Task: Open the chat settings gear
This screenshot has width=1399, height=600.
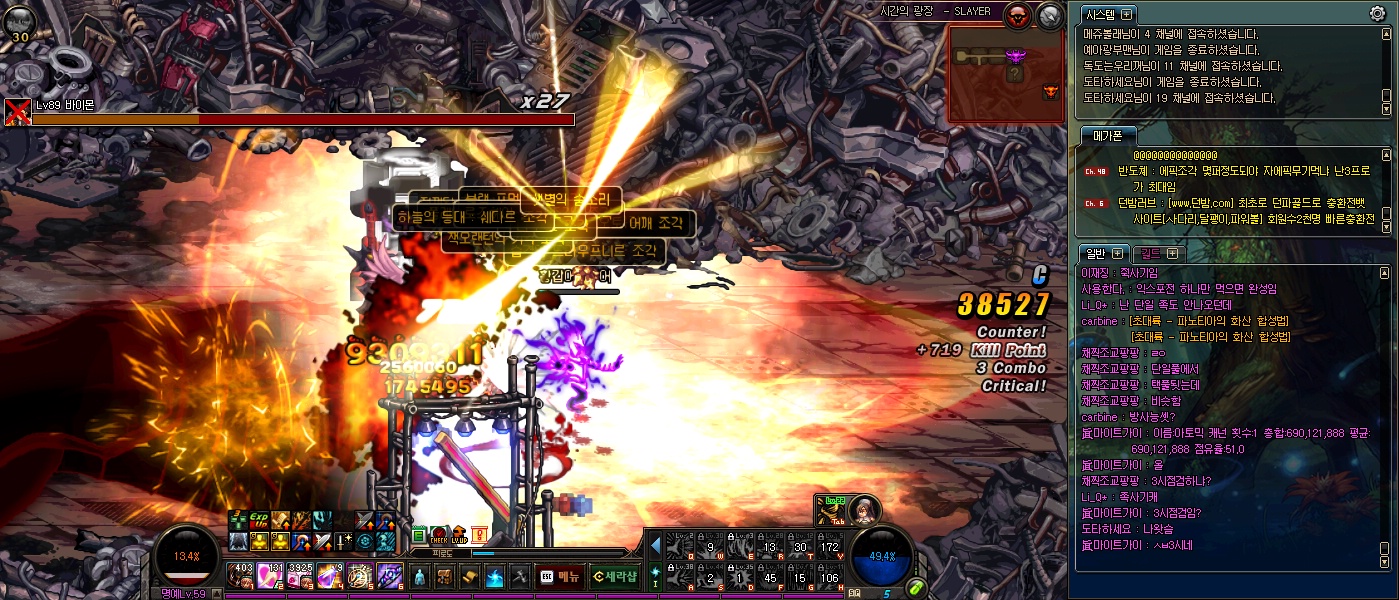Action: coord(1377,14)
